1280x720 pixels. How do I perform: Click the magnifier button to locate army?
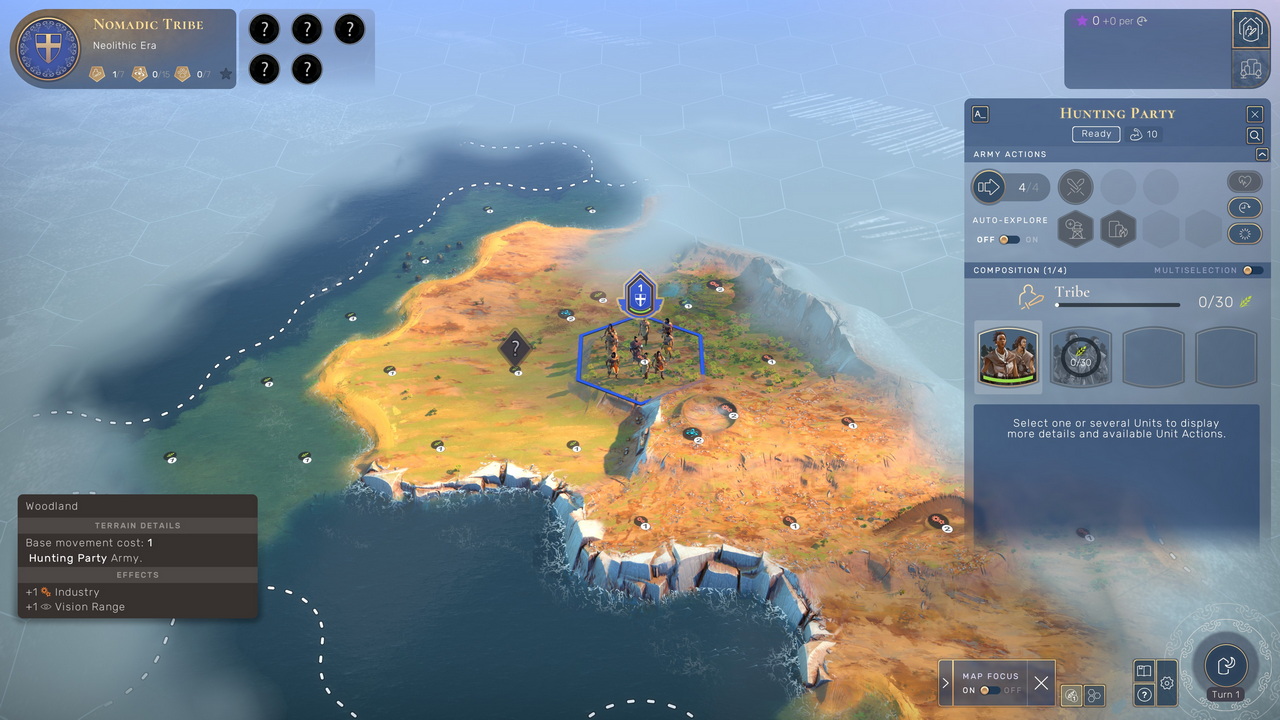pos(1254,135)
